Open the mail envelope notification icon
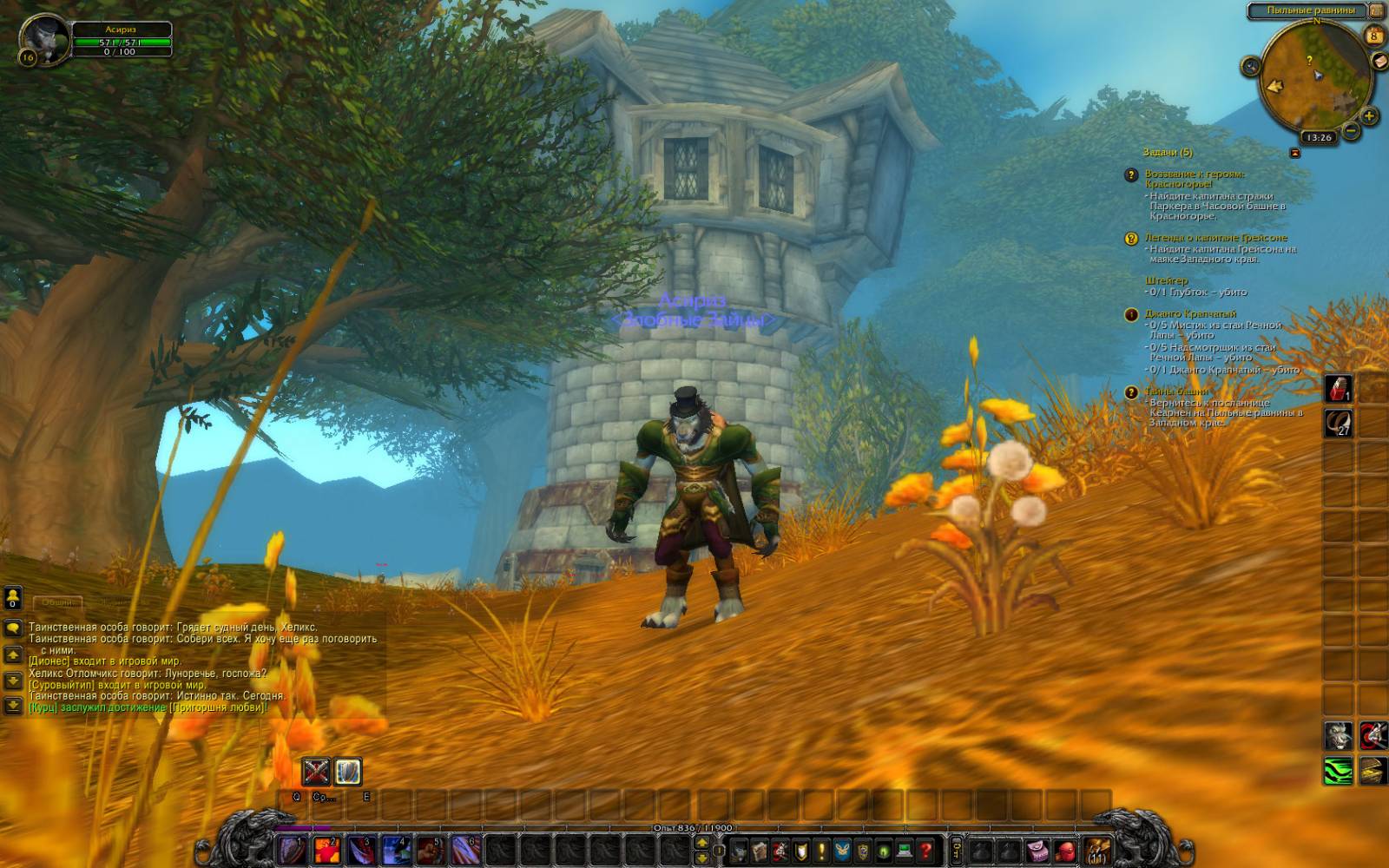 tap(1379, 61)
